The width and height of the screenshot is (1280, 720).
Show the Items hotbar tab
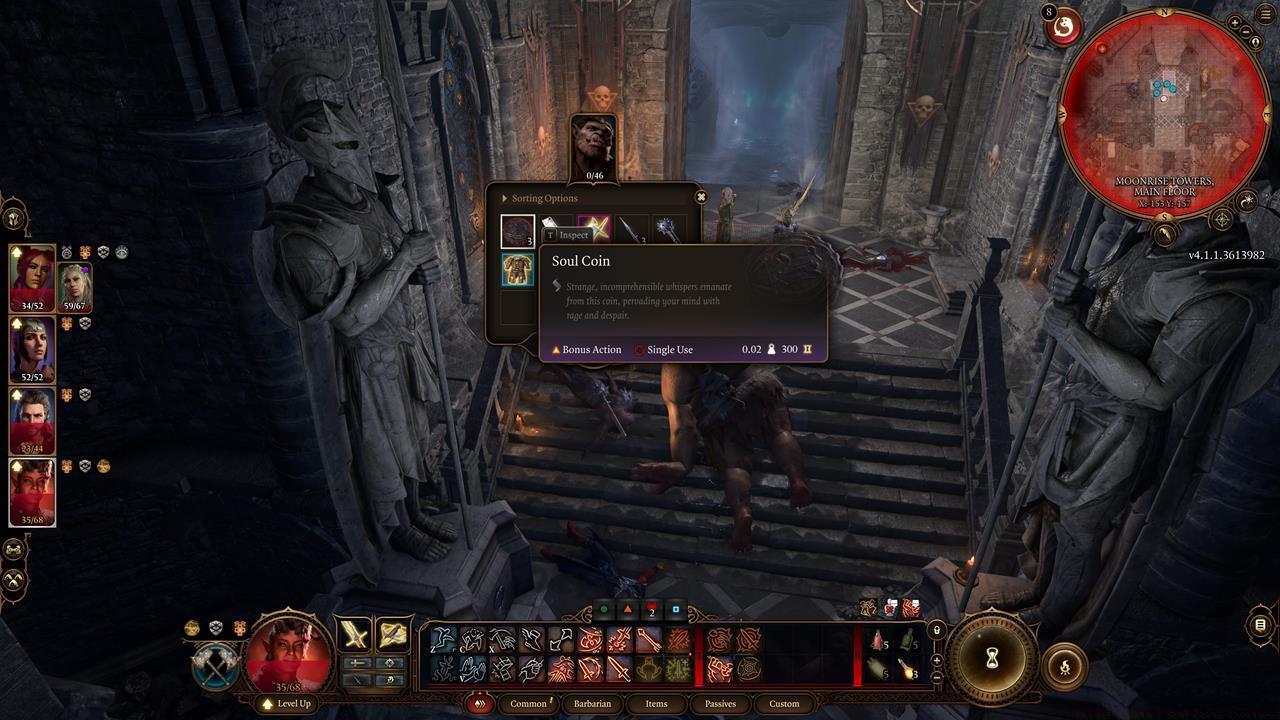[x=656, y=703]
